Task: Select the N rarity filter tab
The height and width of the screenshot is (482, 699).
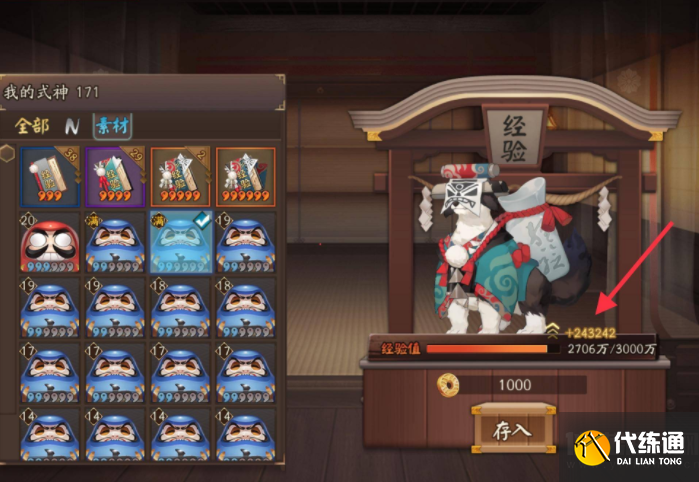Action: tap(72, 126)
